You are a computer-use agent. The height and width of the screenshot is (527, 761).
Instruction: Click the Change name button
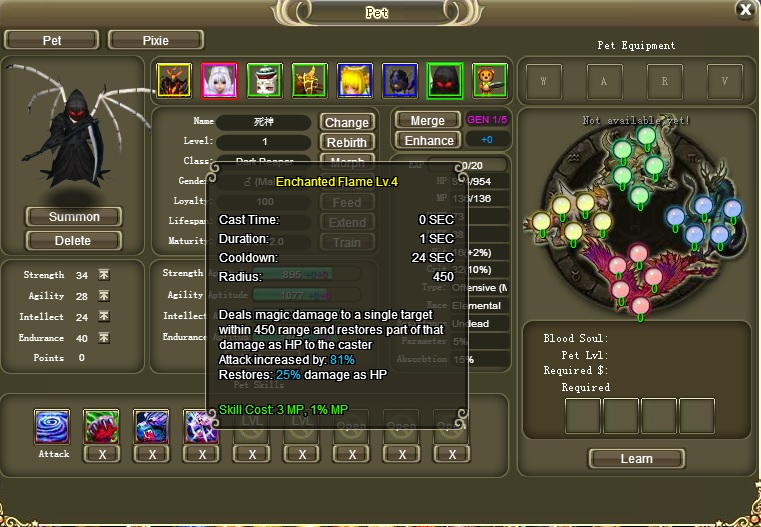pos(346,122)
